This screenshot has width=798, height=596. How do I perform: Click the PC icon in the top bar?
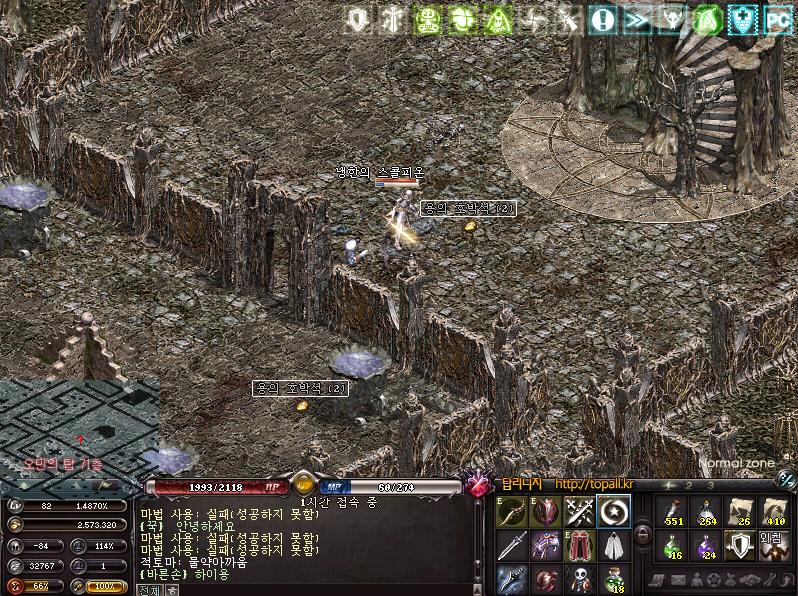coord(776,18)
